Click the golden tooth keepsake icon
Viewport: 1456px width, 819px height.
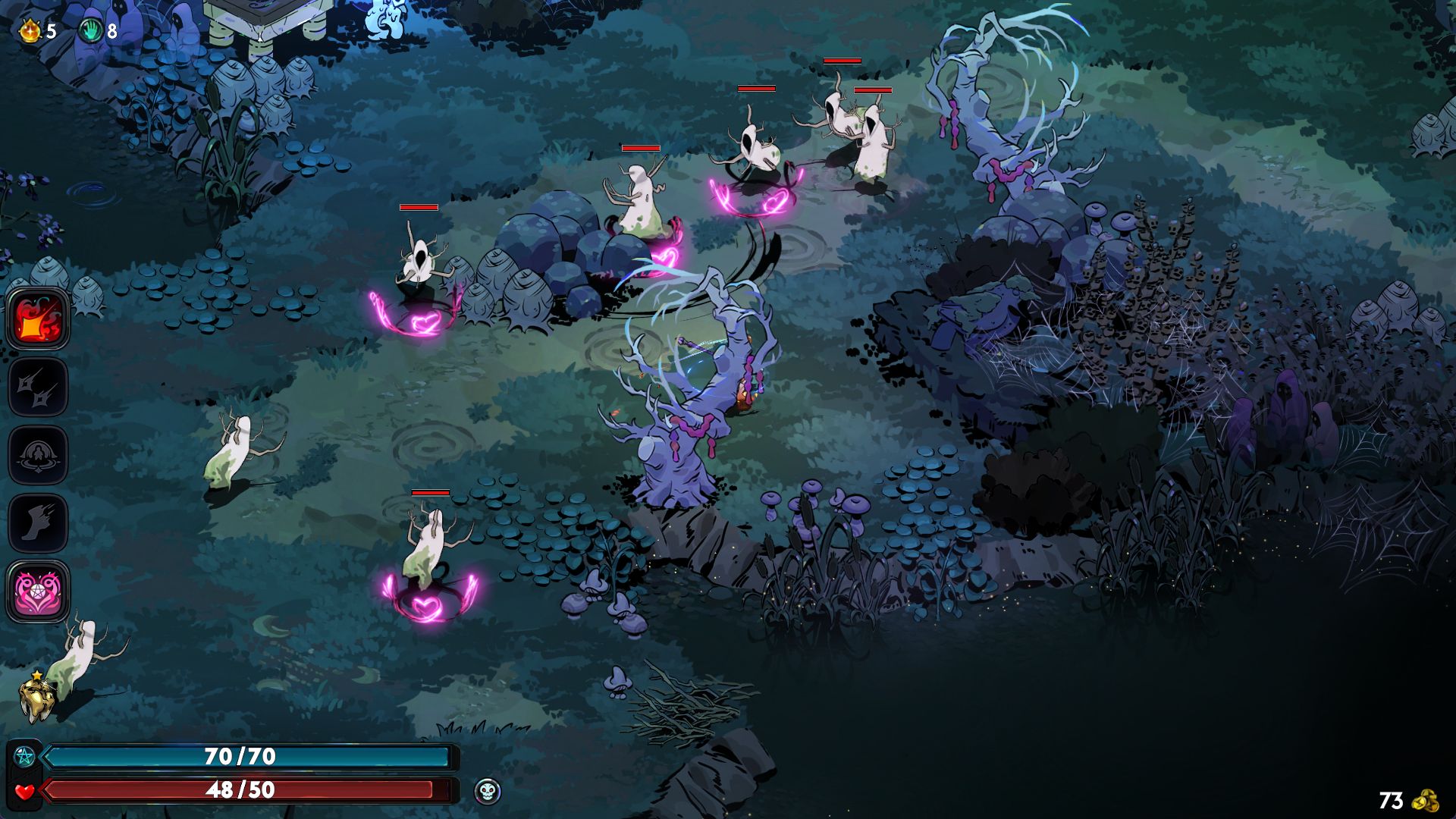click(x=37, y=698)
